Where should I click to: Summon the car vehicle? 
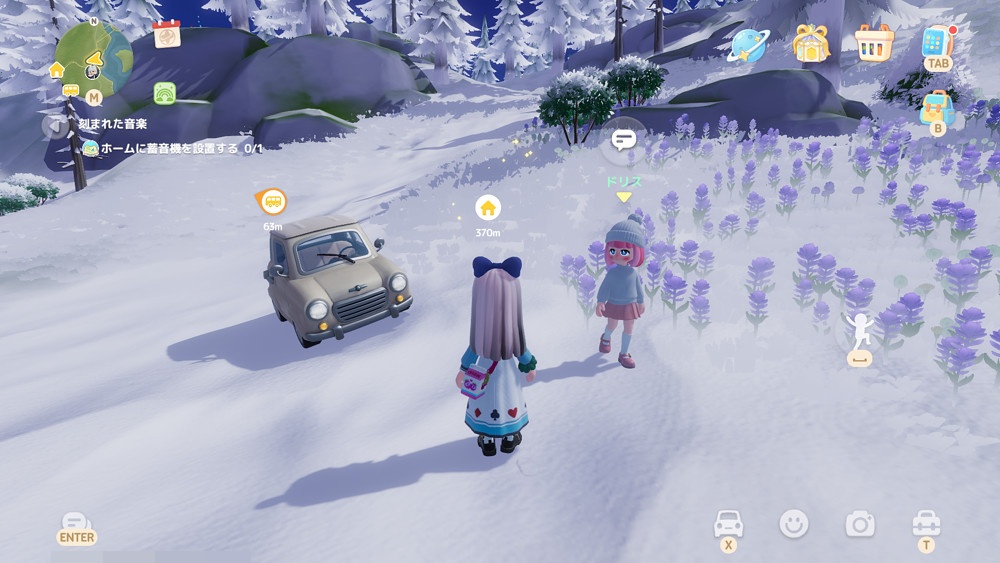[728, 523]
